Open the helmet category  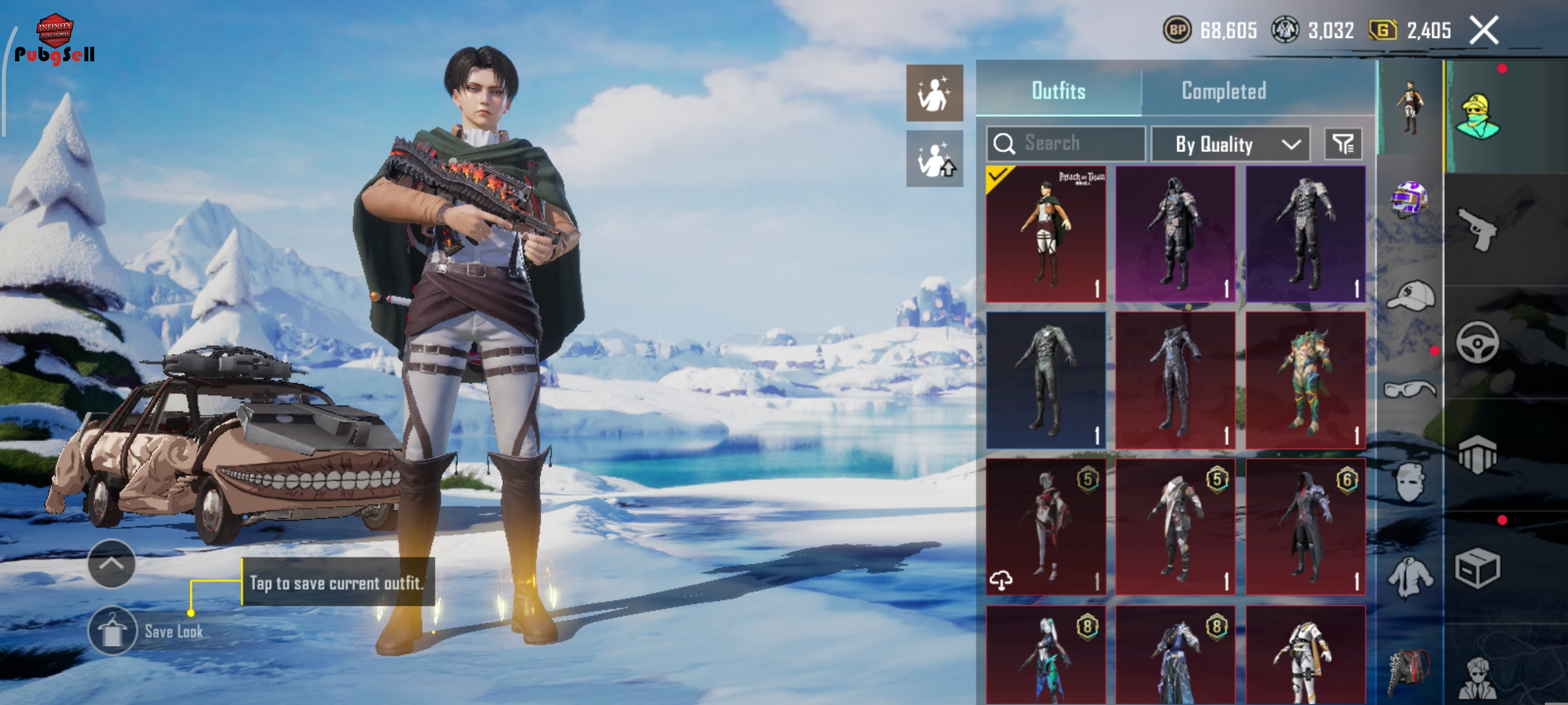[x=1408, y=199]
